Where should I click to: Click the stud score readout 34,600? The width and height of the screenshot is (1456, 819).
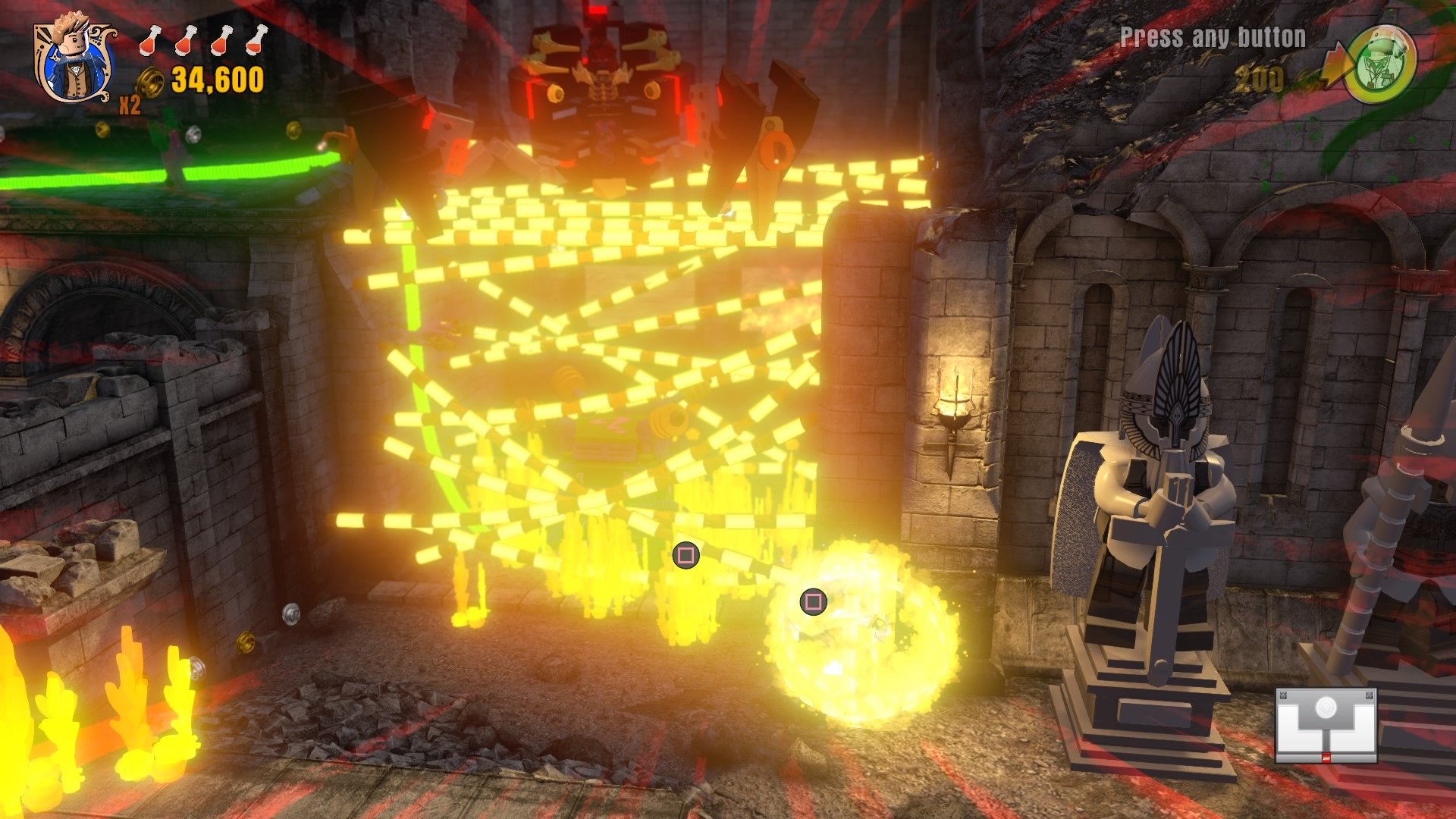pos(218,77)
